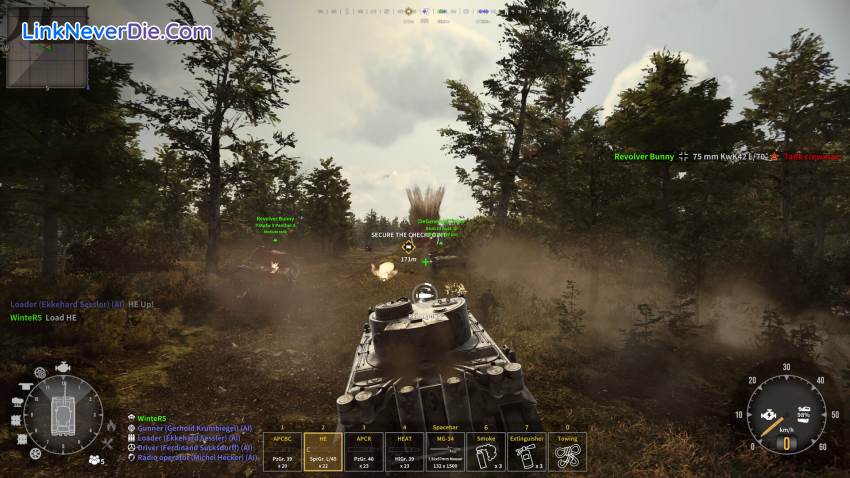The height and width of the screenshot is (478, 850).
Task: Select the HEAT HlGr. 39 ammo slot
Action: coord(403,451)
